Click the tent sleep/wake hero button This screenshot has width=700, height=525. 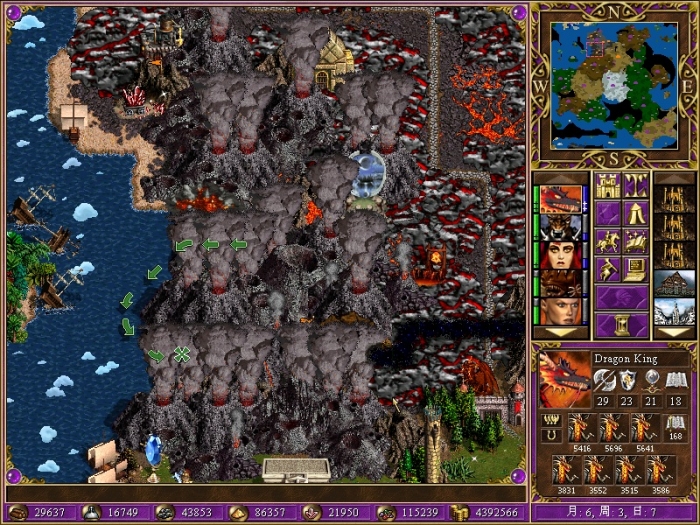[x=636, y=213]
